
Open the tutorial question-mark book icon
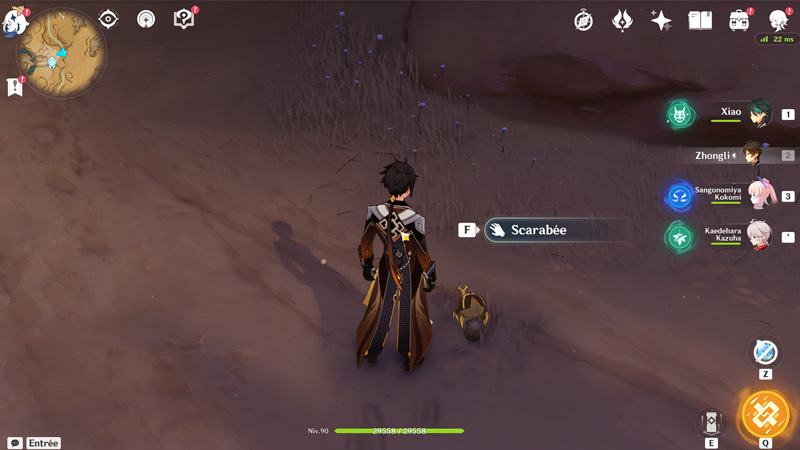tap(183, 19)
